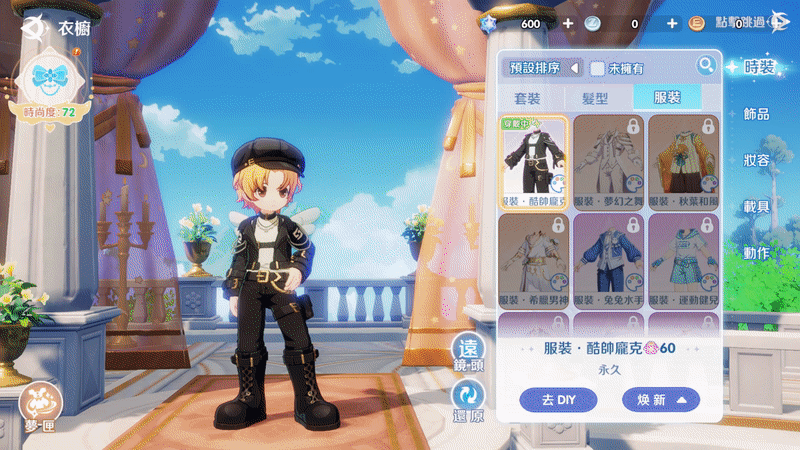
Task: Click the 還原 reset button
Action: click(468, 402)
